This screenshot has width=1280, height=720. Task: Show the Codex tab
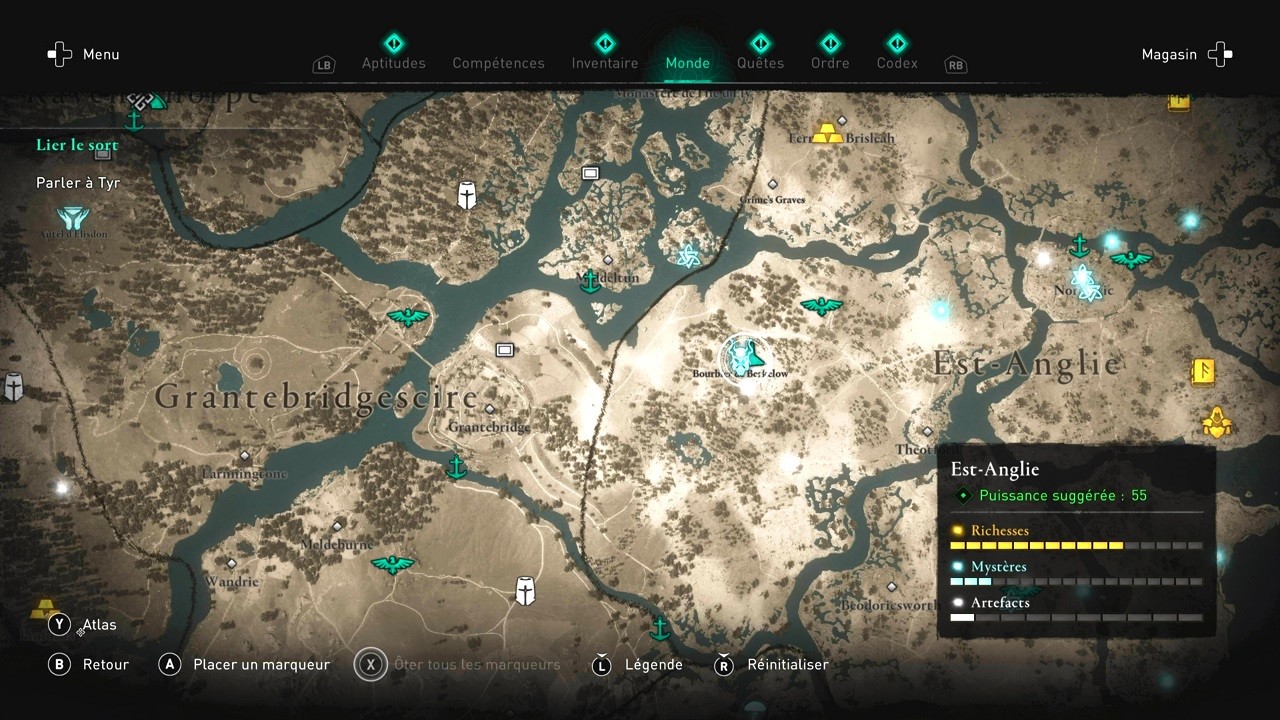(x=896, y=62)
